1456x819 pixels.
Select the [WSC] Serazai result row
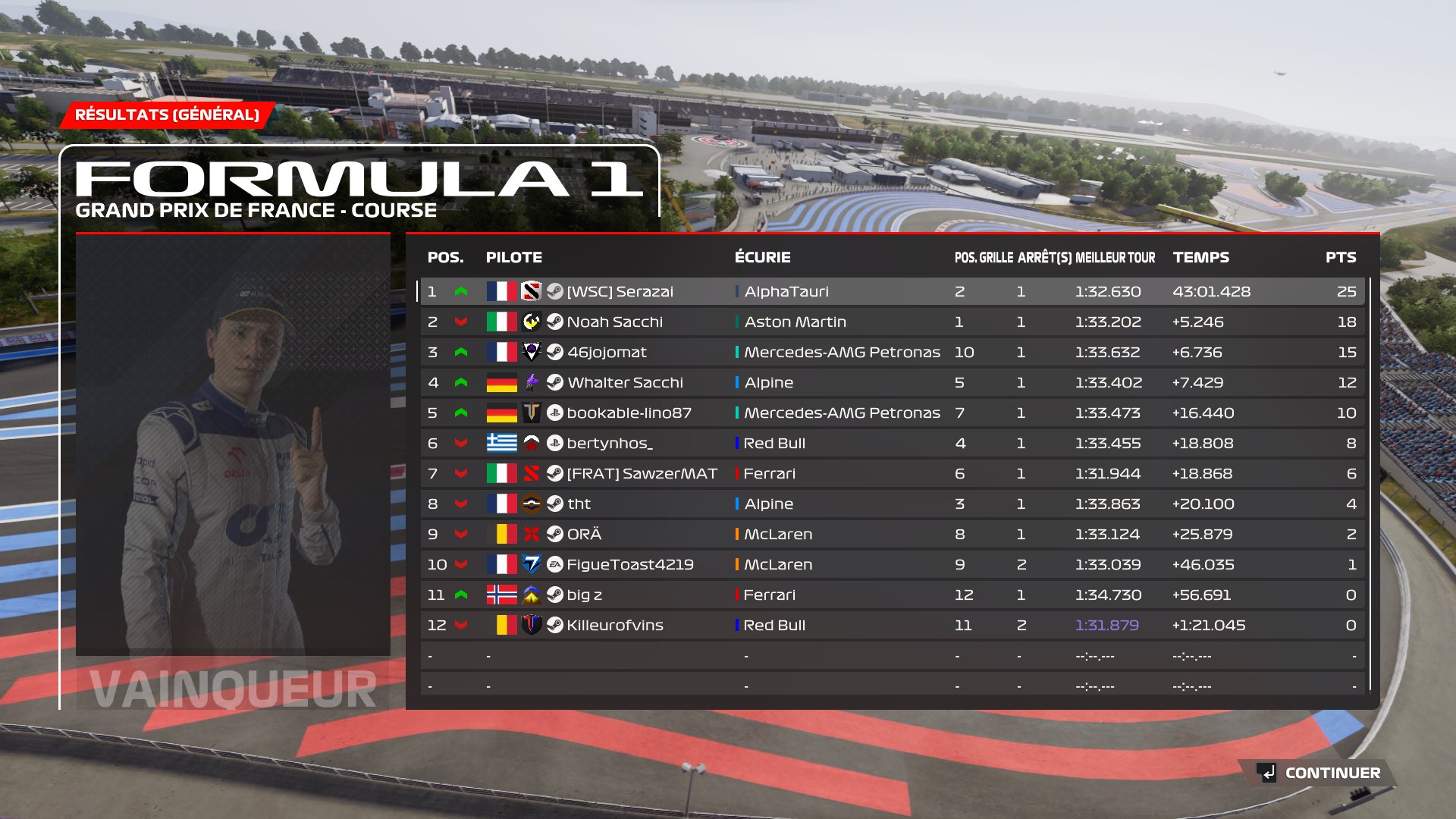[620, 291]
